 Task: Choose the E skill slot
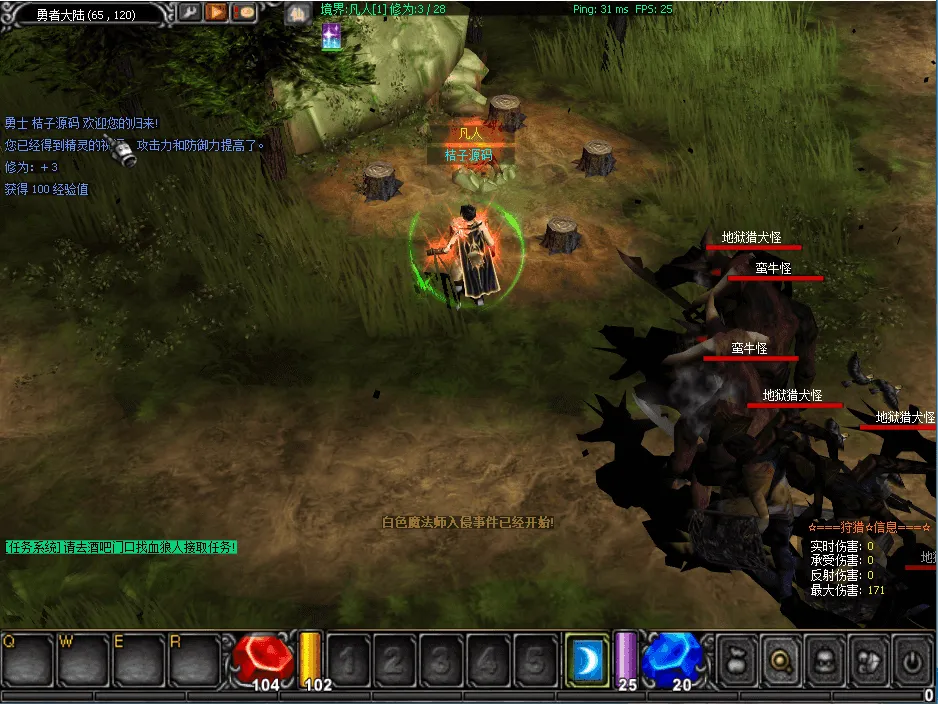point(138,660)
